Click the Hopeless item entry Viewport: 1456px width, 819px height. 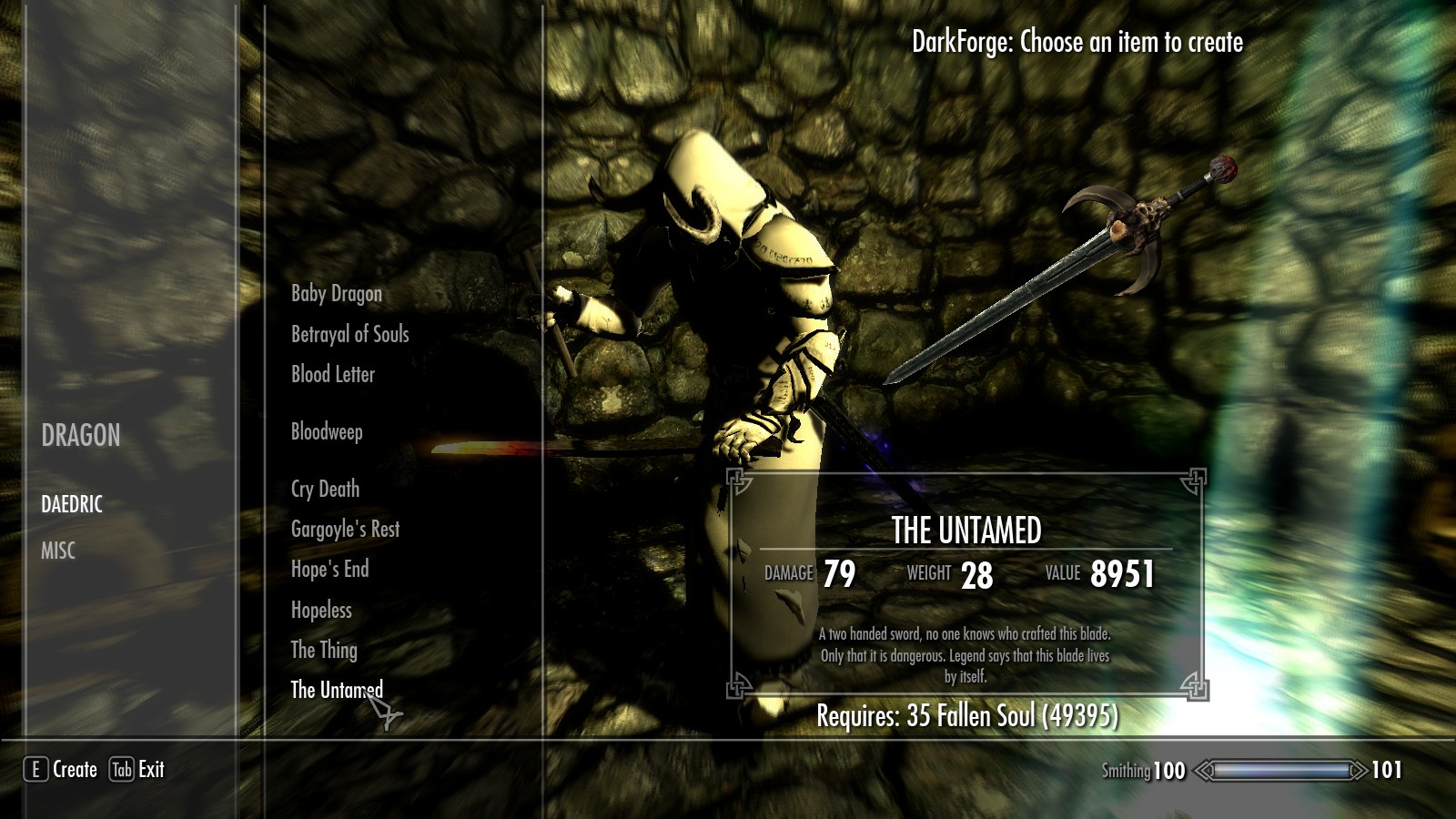321,610
